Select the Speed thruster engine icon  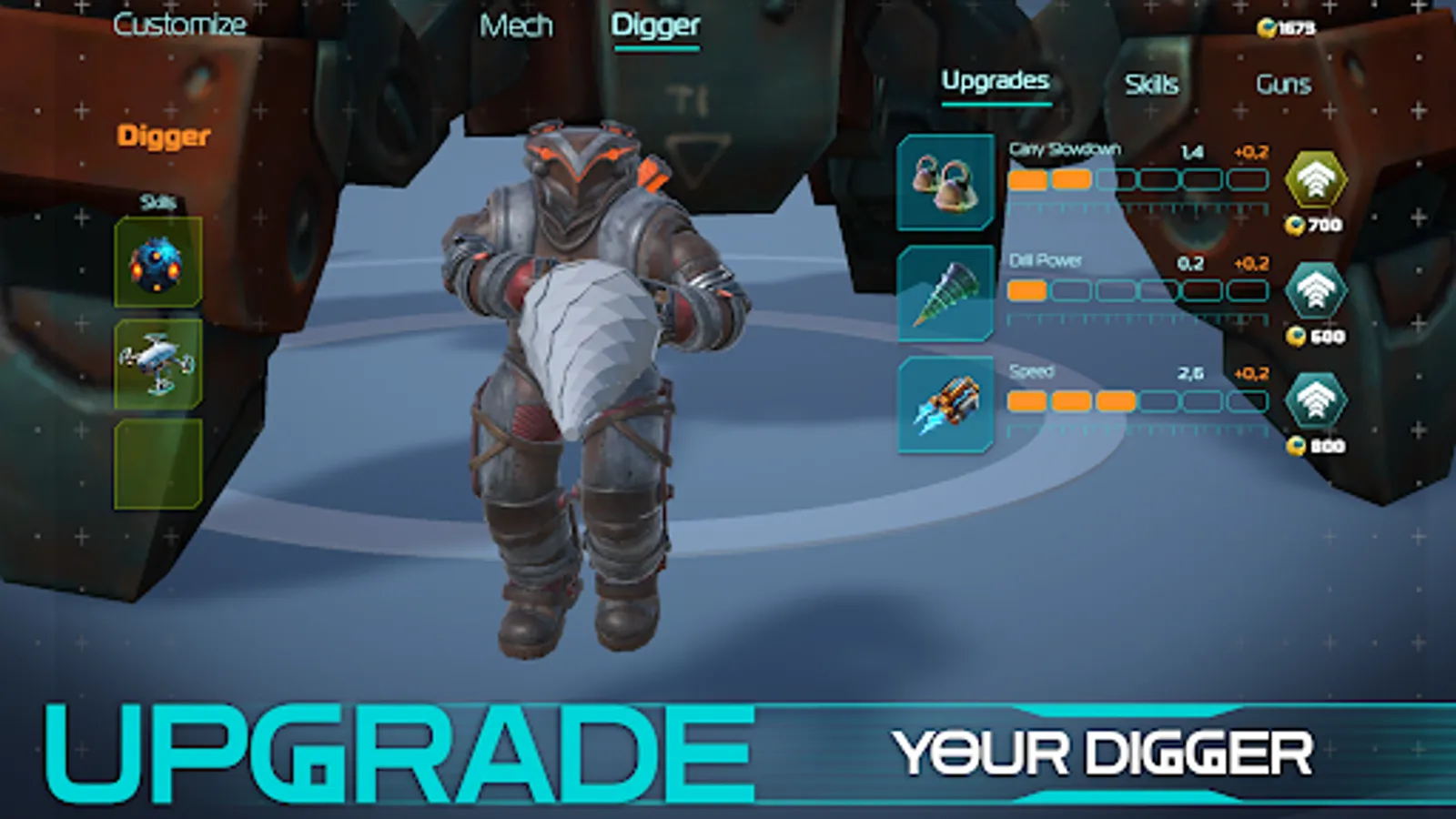coord(944,403)
